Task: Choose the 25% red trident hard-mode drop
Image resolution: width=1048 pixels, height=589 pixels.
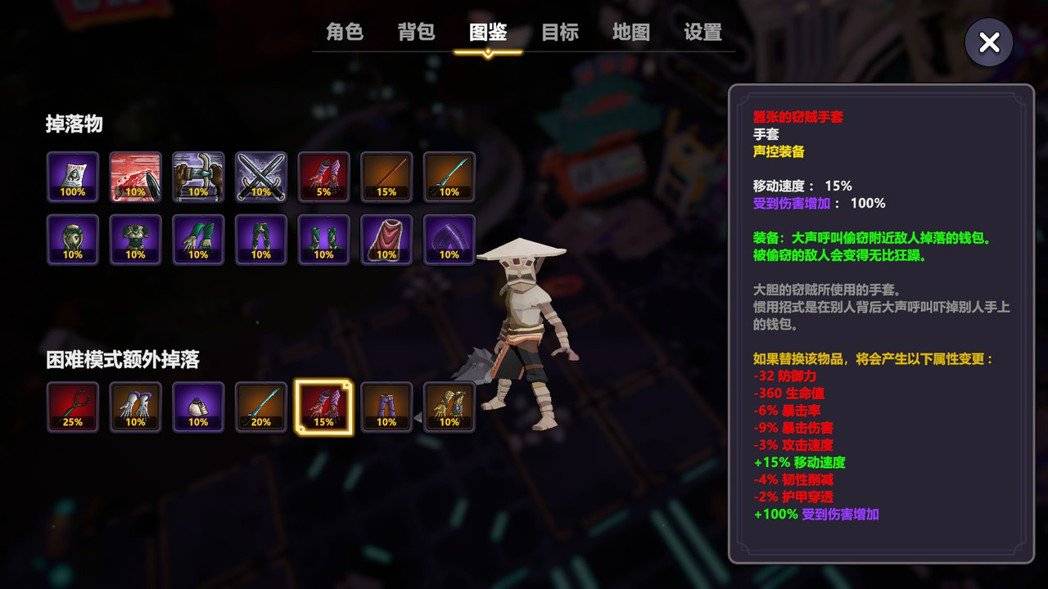Action: [x=73, y=407]
